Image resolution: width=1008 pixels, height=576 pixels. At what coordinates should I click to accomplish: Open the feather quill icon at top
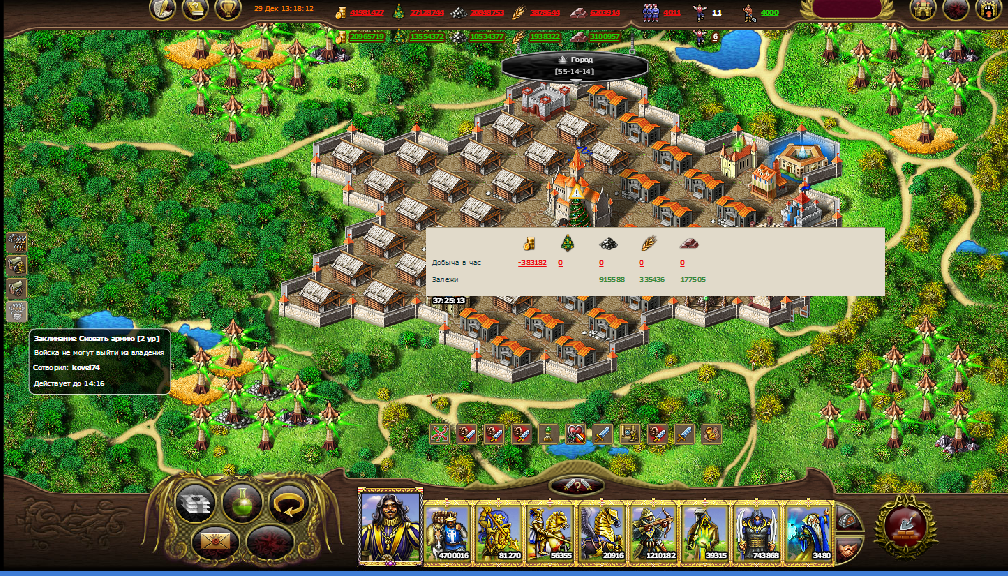[x=164, y=10]
